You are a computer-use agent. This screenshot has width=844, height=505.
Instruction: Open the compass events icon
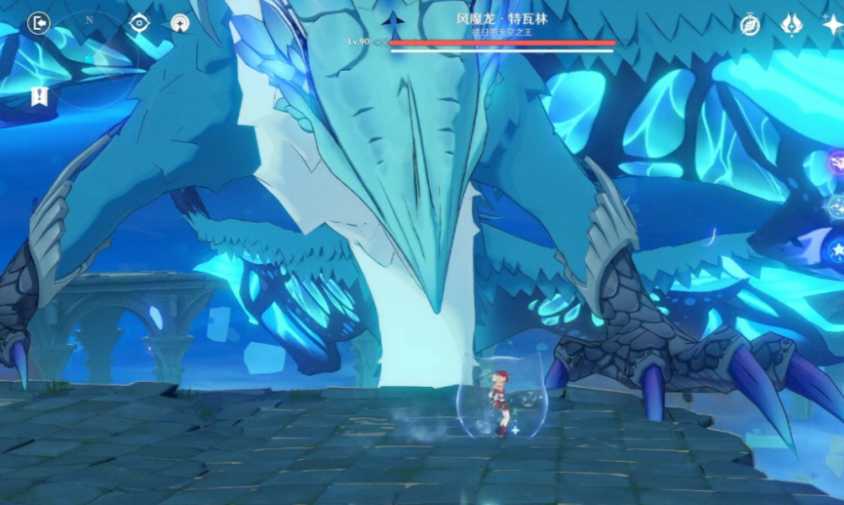pyautogui.click(x=750, y=25)
